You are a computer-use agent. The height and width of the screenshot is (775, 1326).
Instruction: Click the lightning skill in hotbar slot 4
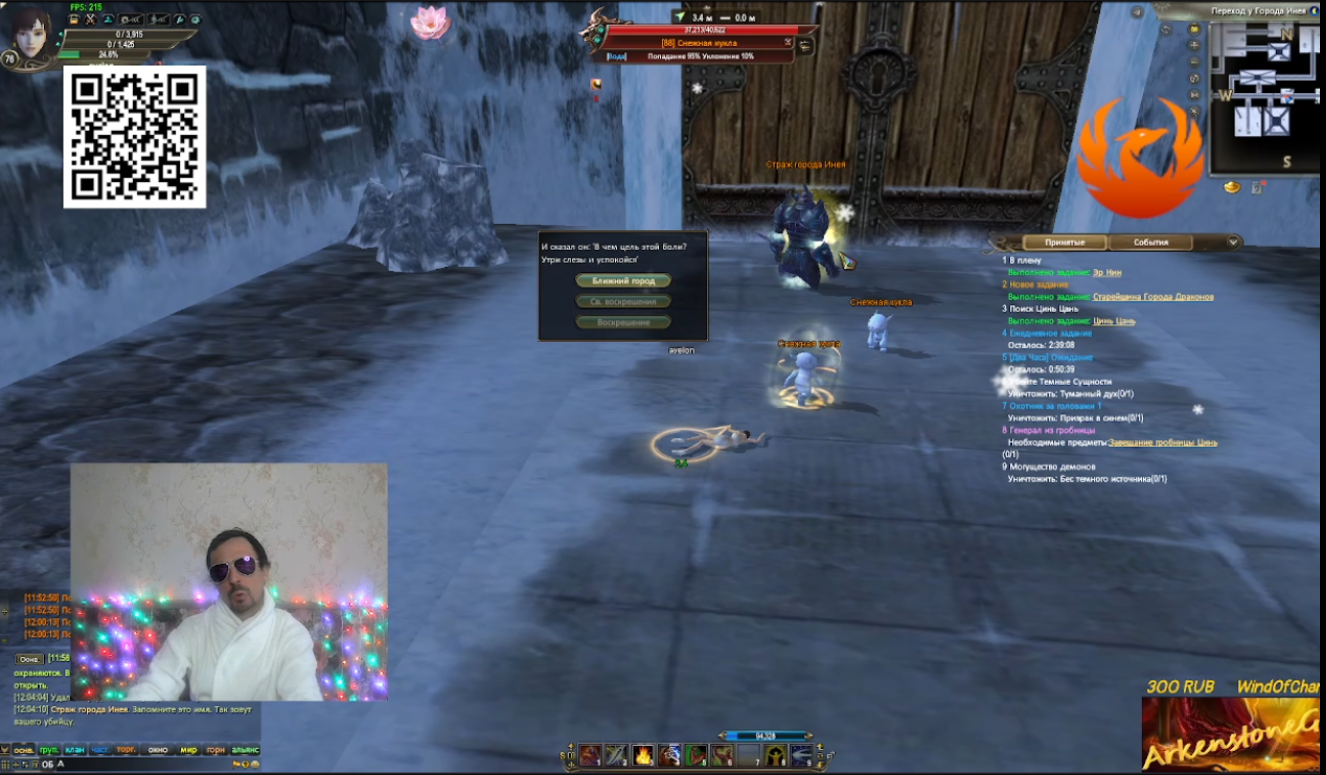669,756
